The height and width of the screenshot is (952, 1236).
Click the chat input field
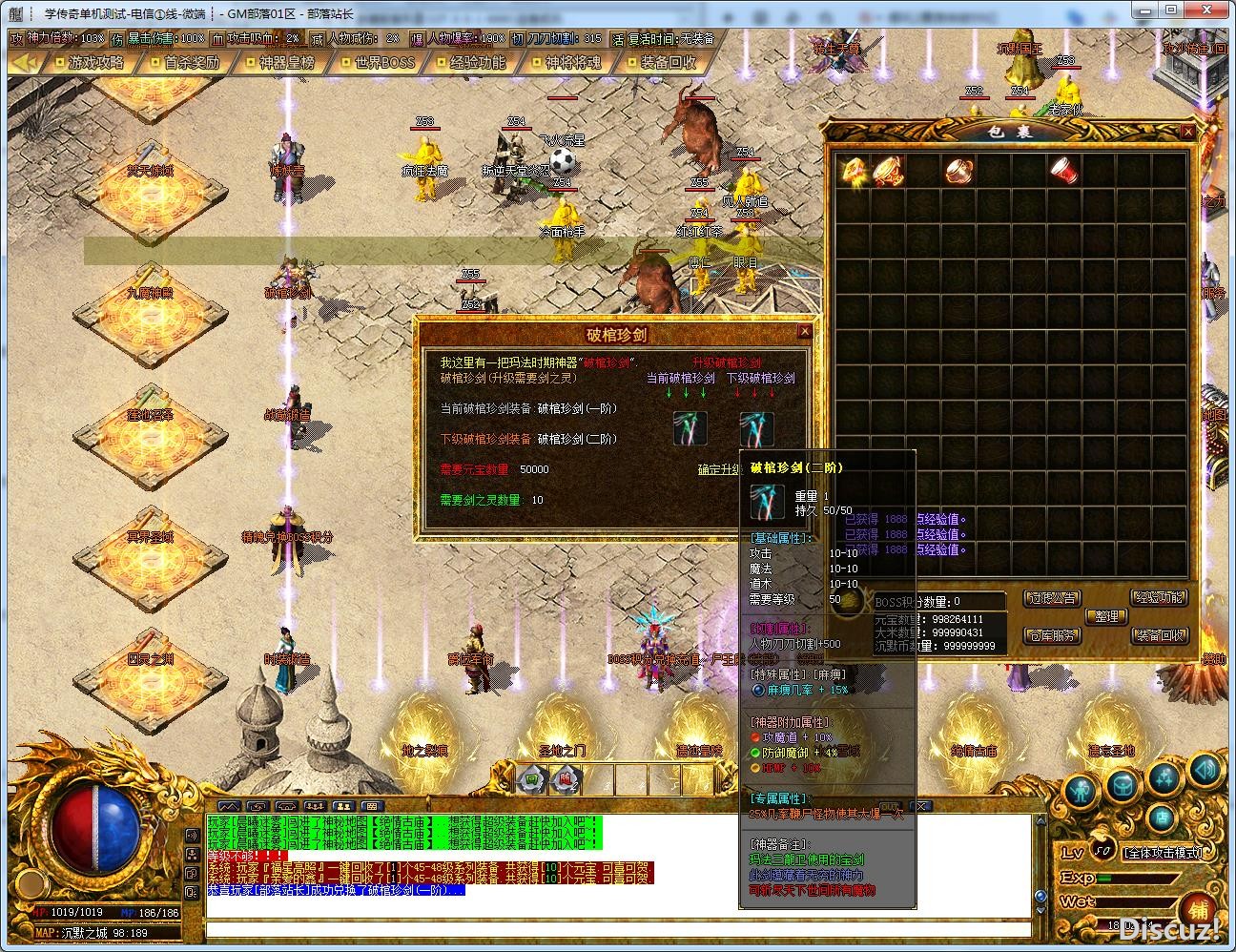pos(618,928)
